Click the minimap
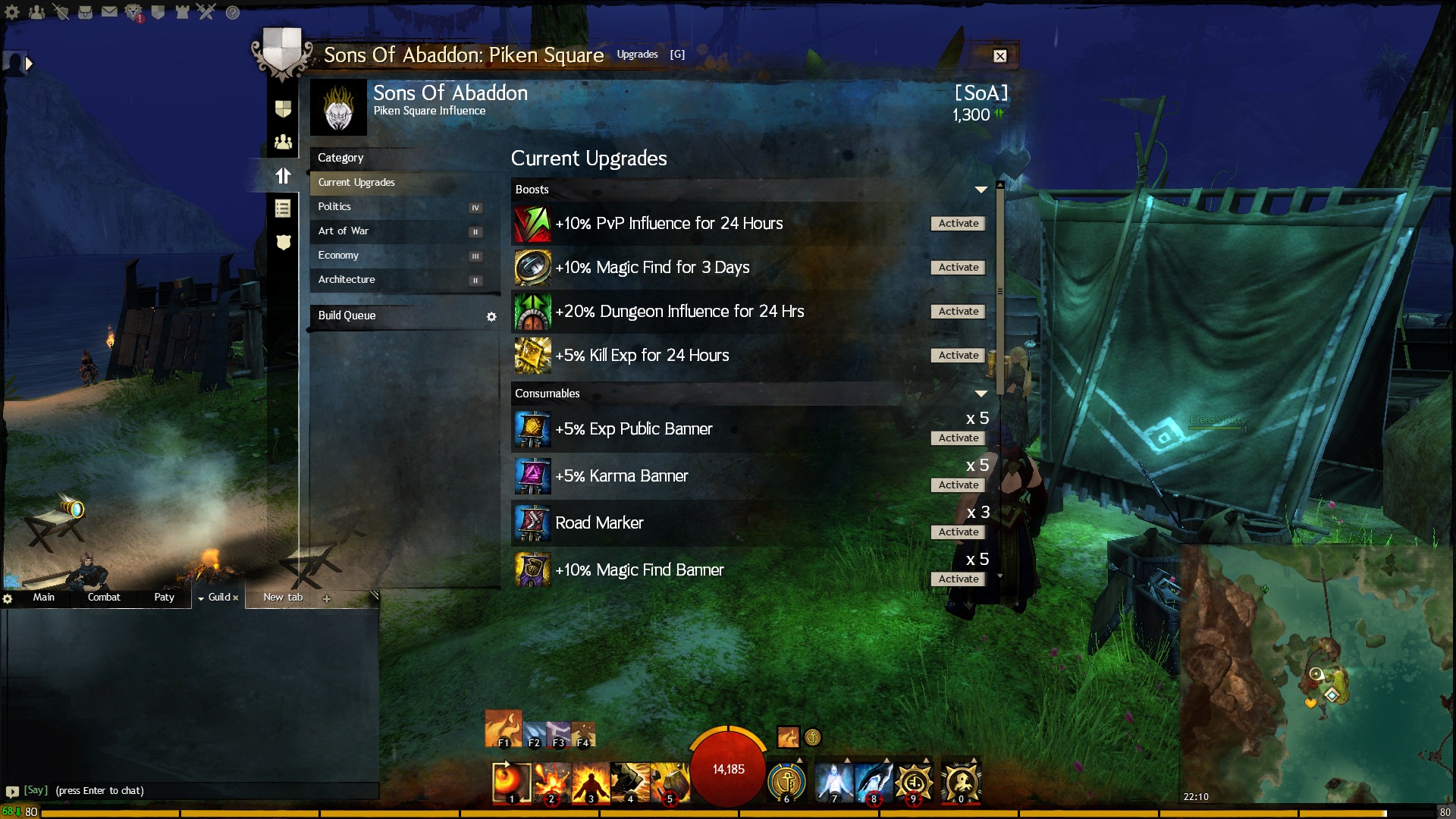Viewport: 1456px width, 819px height. pyautogui.click(x=1316, y=675)
